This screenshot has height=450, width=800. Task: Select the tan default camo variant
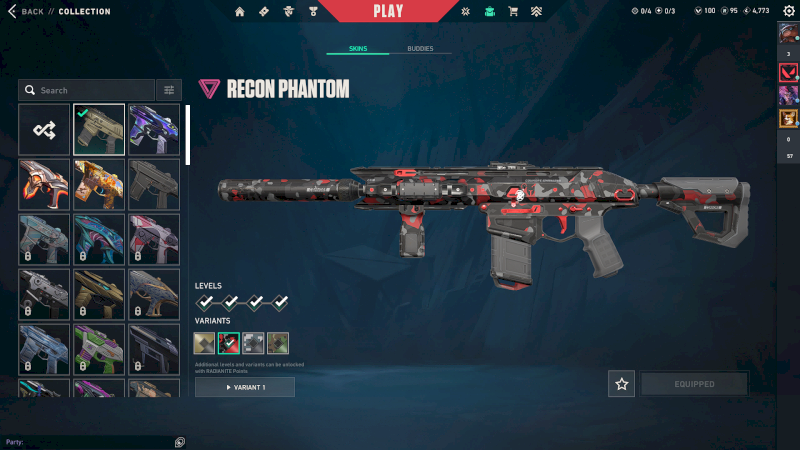click(x=204, y=343)
